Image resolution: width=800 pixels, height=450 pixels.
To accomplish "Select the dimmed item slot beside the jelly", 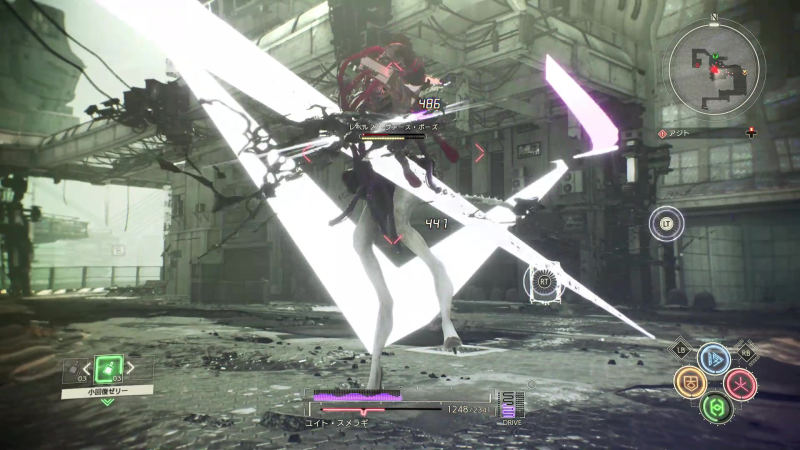I will [x=73, y=373].
